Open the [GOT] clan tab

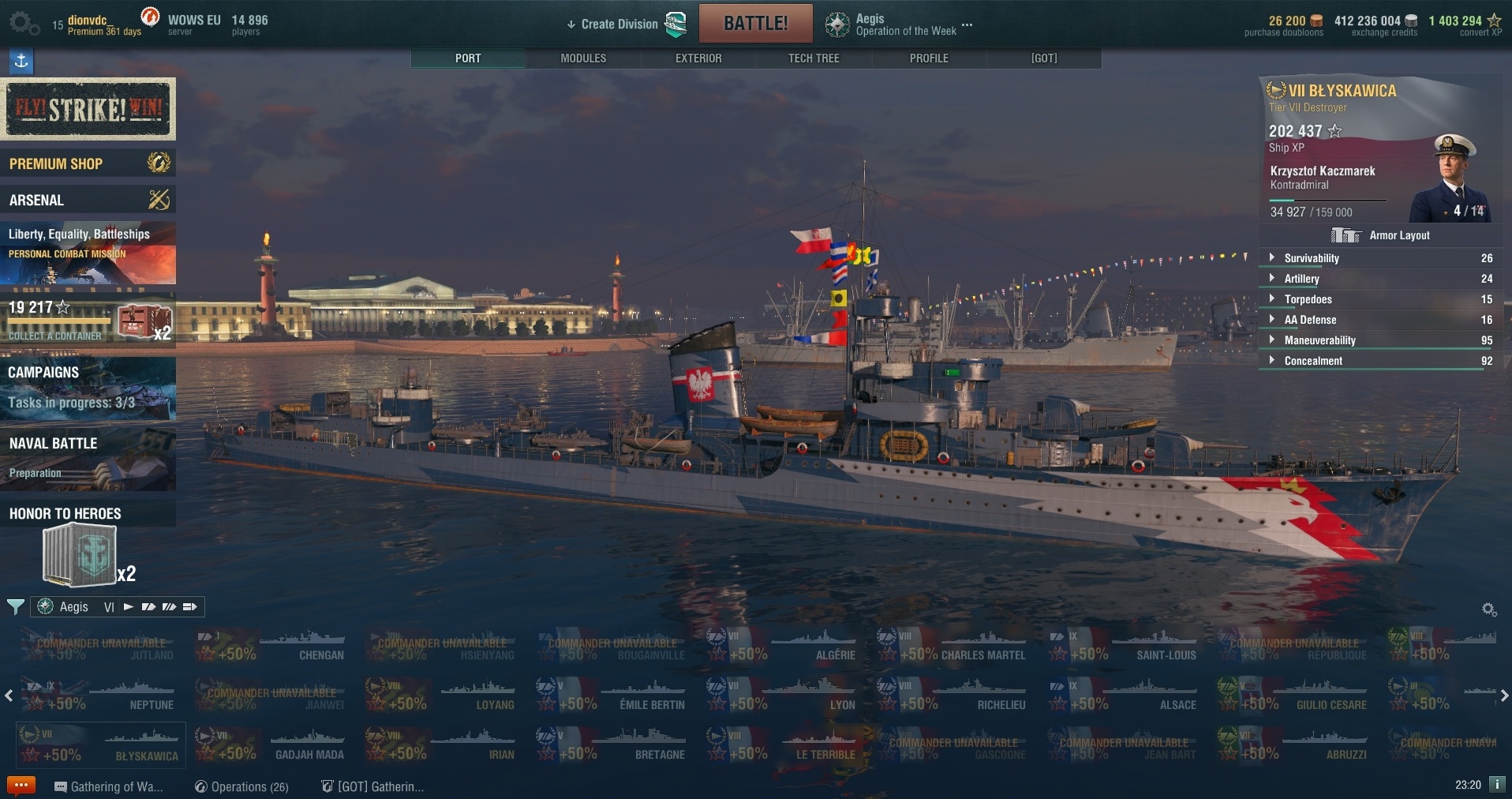tap(1043, 58)
